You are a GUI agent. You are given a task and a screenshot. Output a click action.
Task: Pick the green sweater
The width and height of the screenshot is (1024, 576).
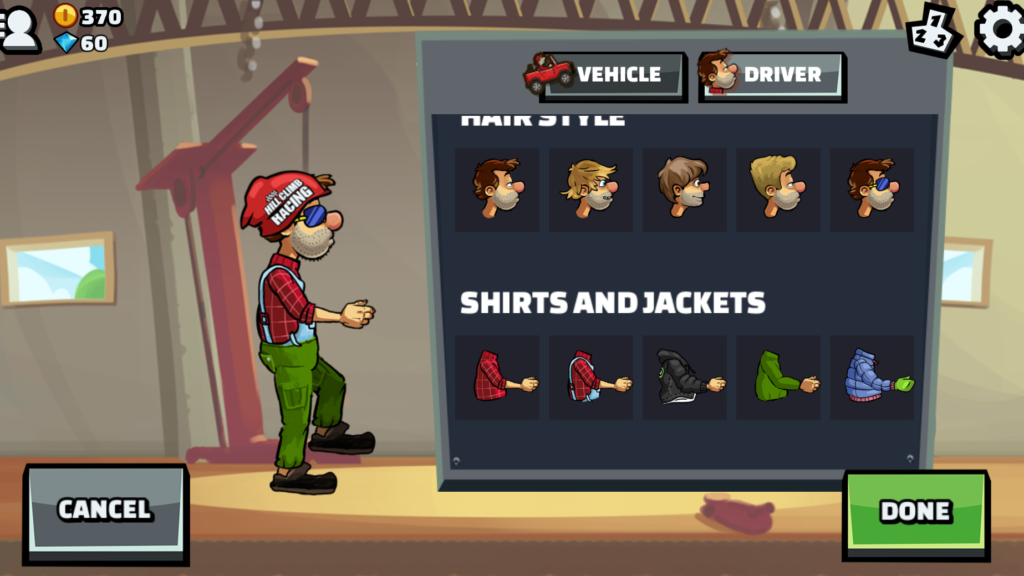778,377
